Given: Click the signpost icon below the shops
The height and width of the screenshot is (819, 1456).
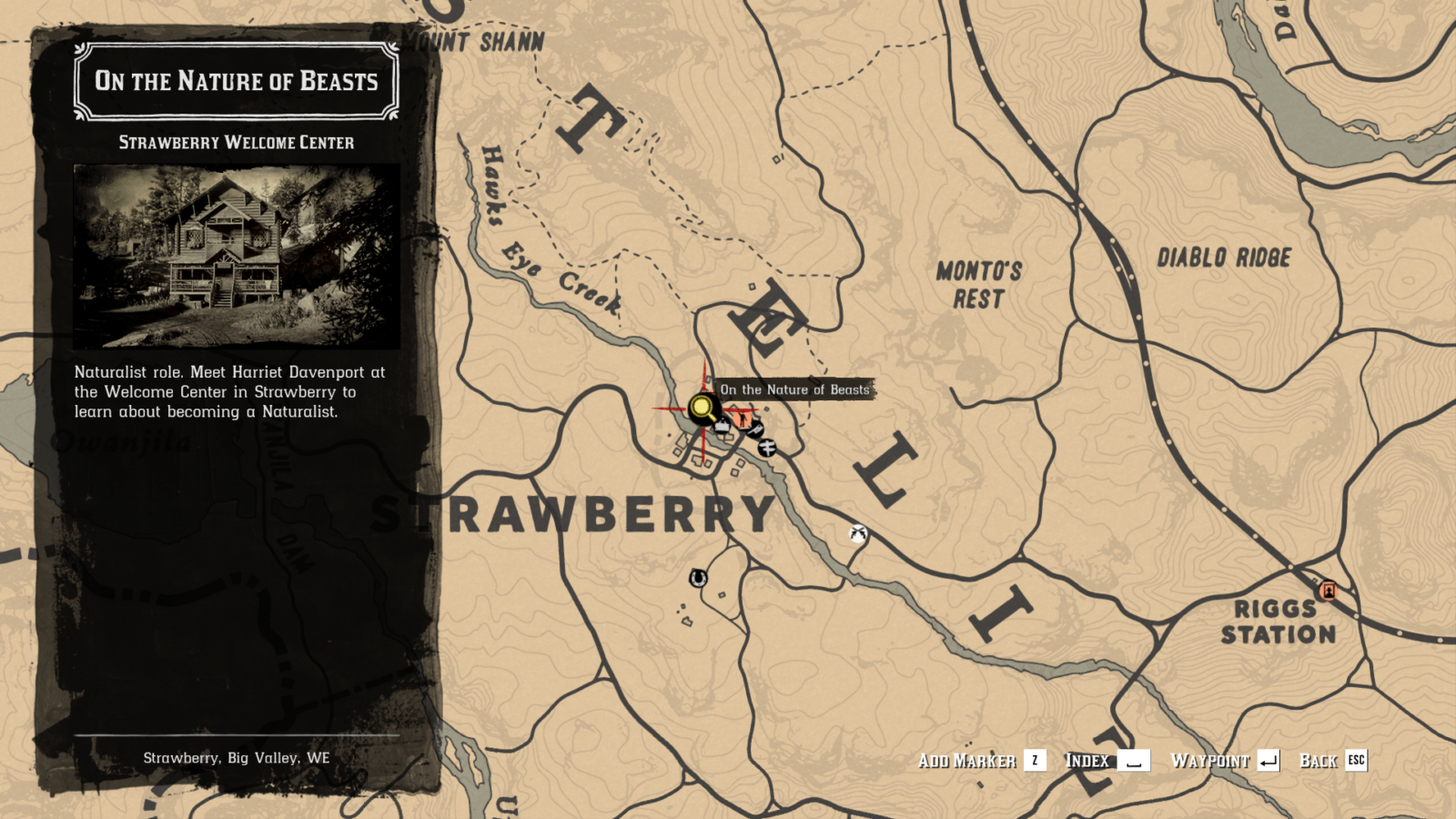Looking at the screenshot, I should pos(767,448).
